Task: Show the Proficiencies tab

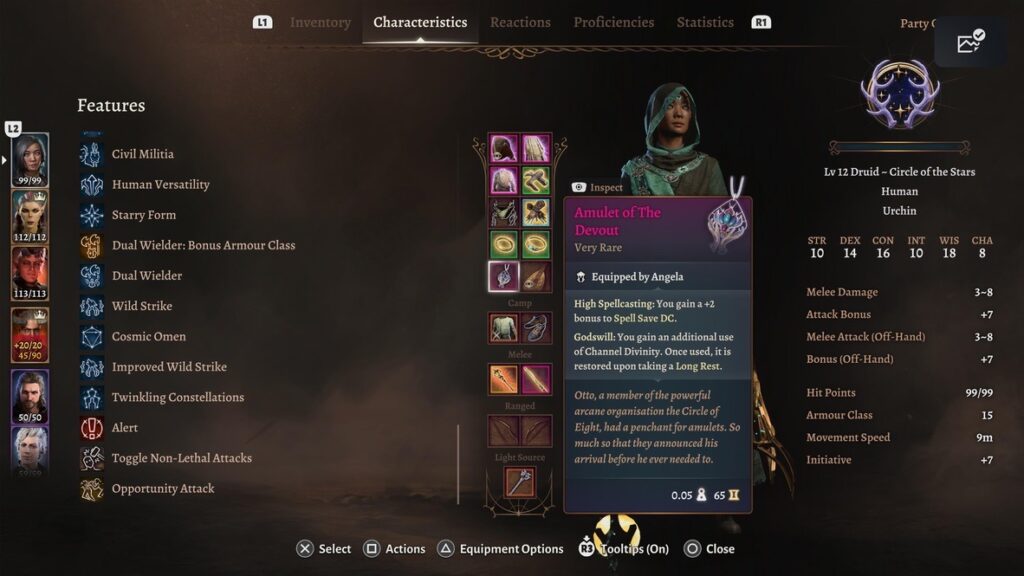Action: click(613, 22)
